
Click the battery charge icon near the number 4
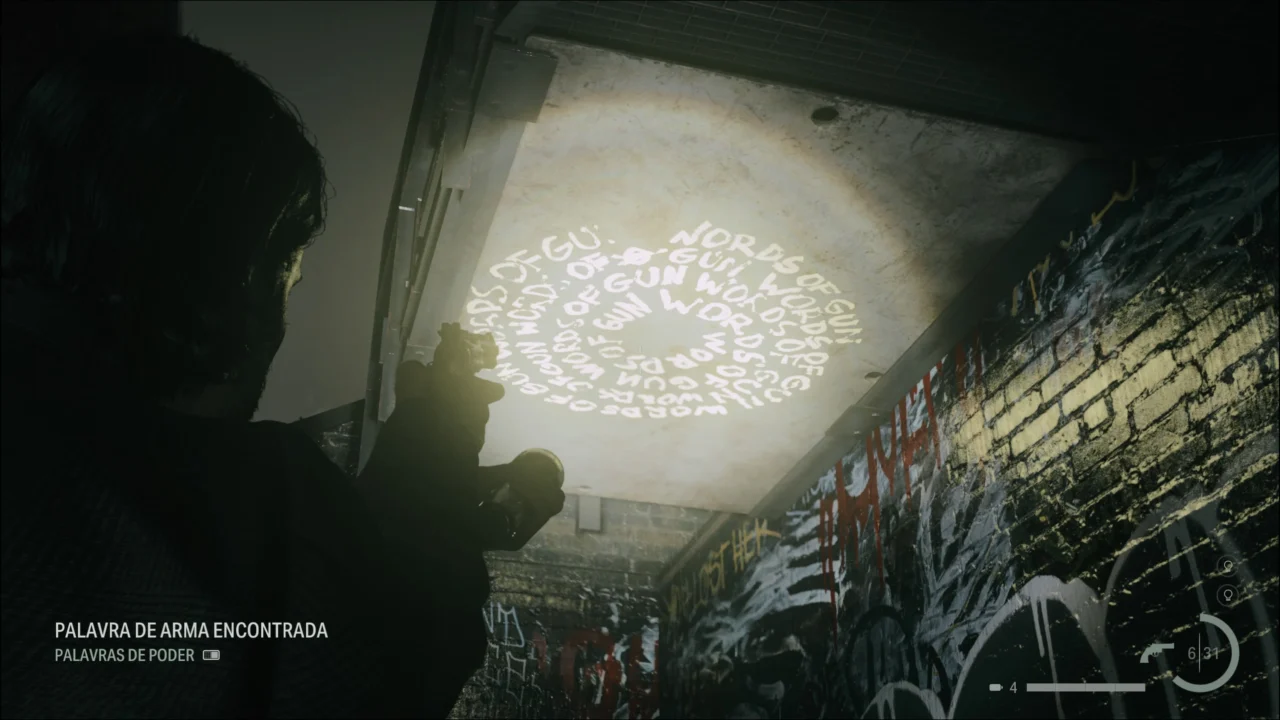pos(995,688)
